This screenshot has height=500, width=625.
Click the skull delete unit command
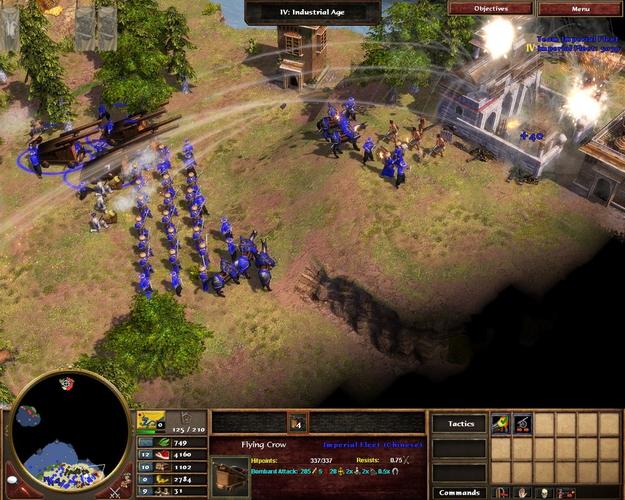click(x=543, y=493)
